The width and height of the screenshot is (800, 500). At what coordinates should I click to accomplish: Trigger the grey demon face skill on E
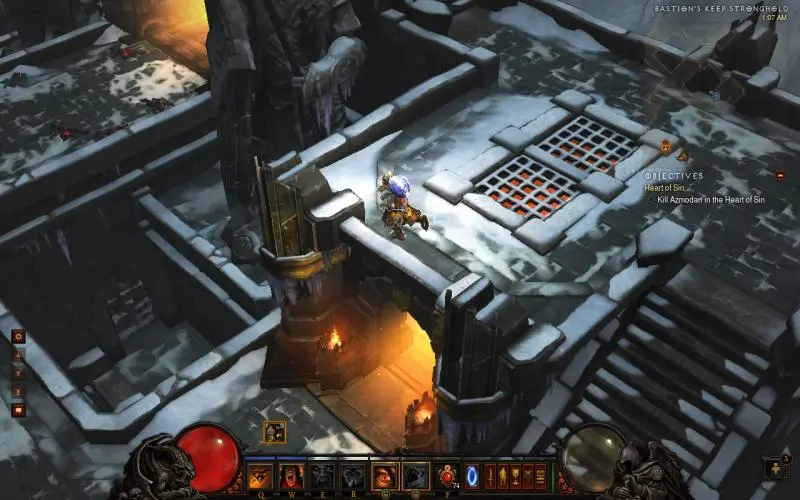[x=322, y=475]
